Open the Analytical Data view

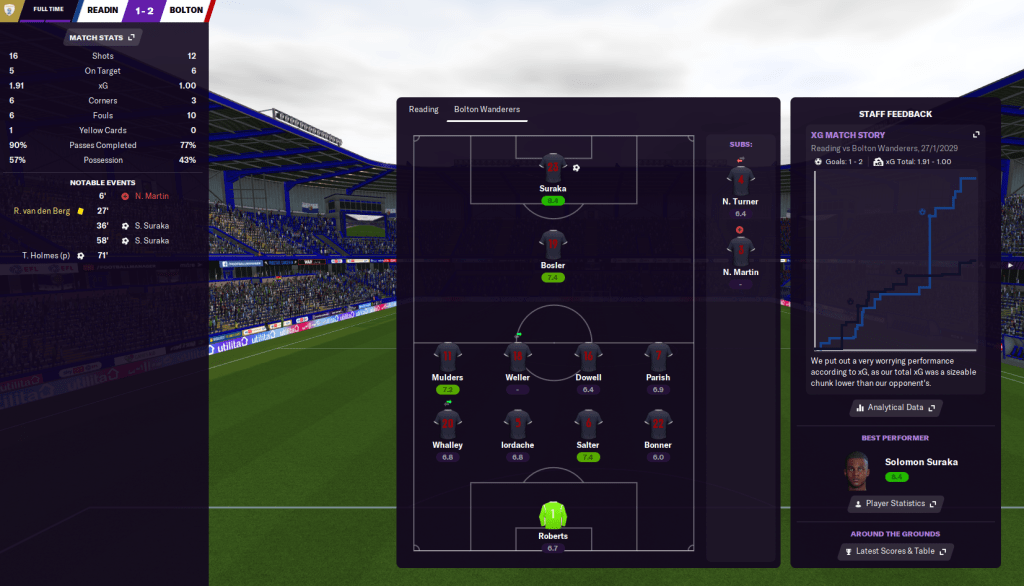896,408
